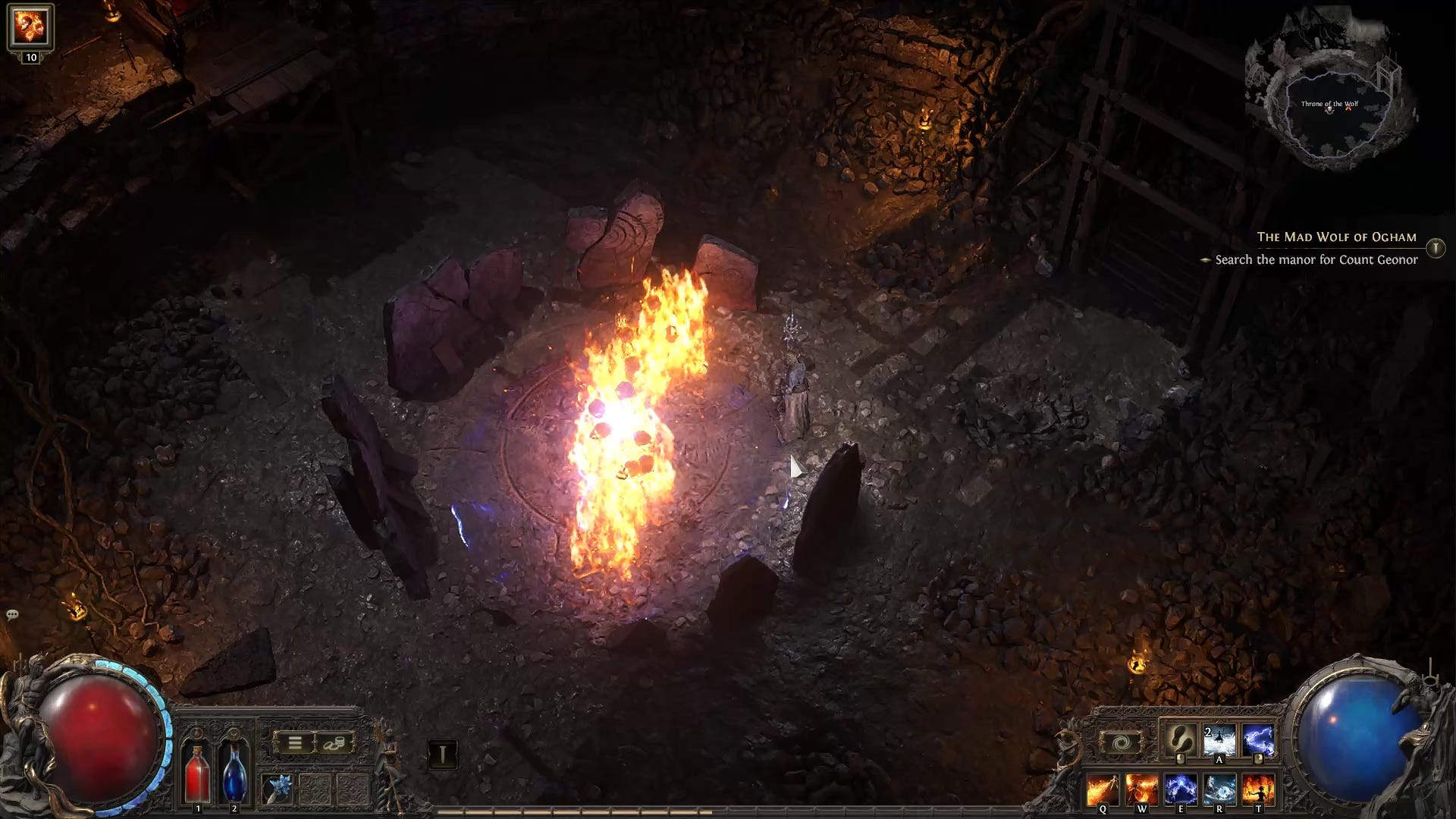Cast the blue lightning orb skill on E

1180,790
